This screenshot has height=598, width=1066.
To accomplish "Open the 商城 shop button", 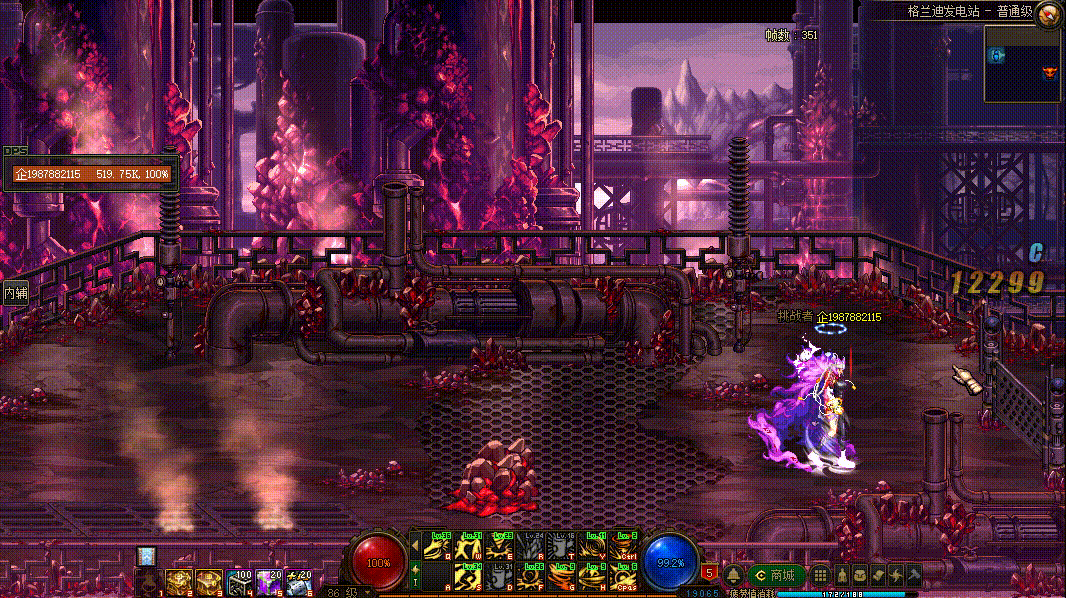I will (775, 576).
